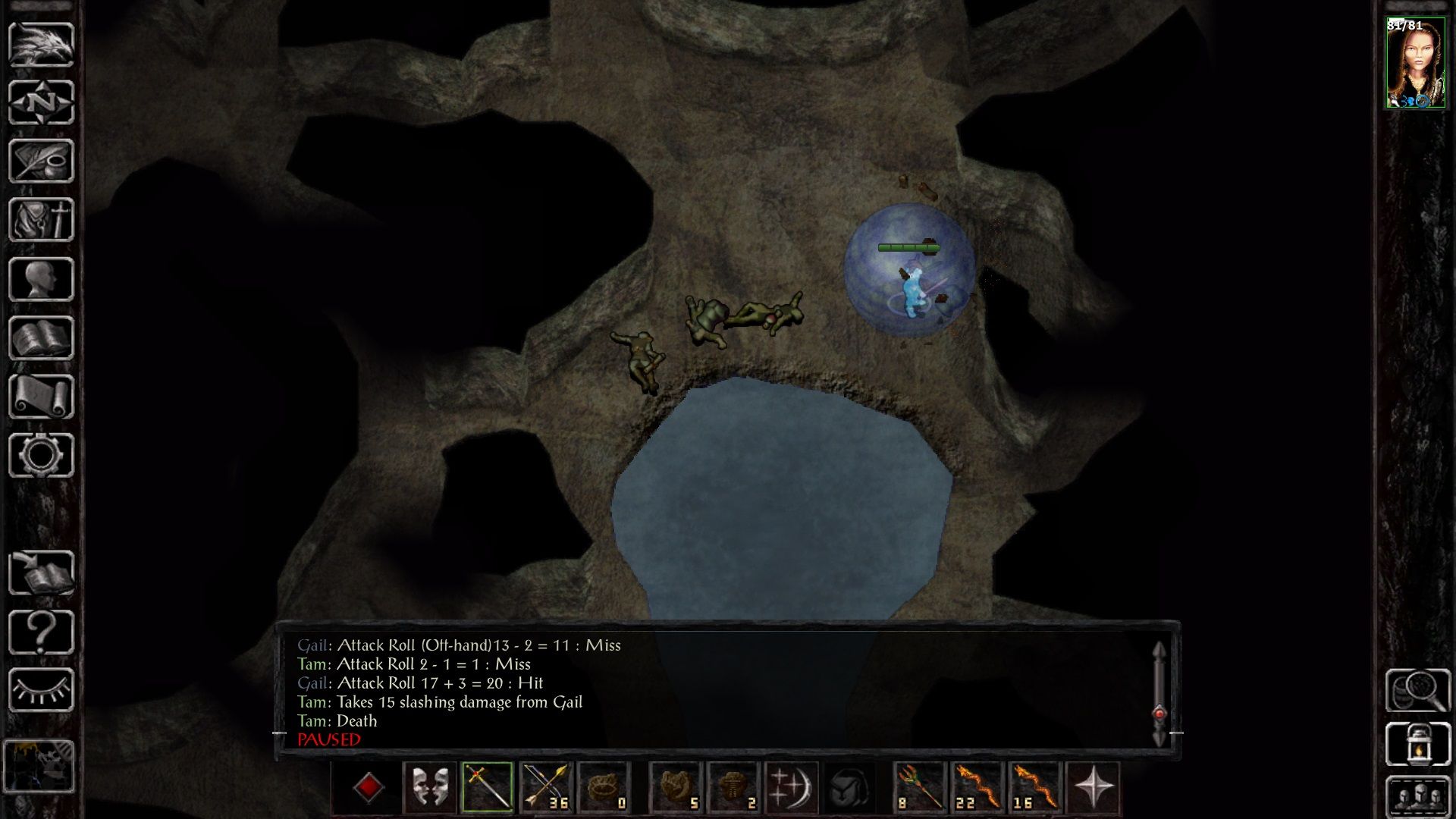Open the area map with the compass button

[x=41, y=102]
